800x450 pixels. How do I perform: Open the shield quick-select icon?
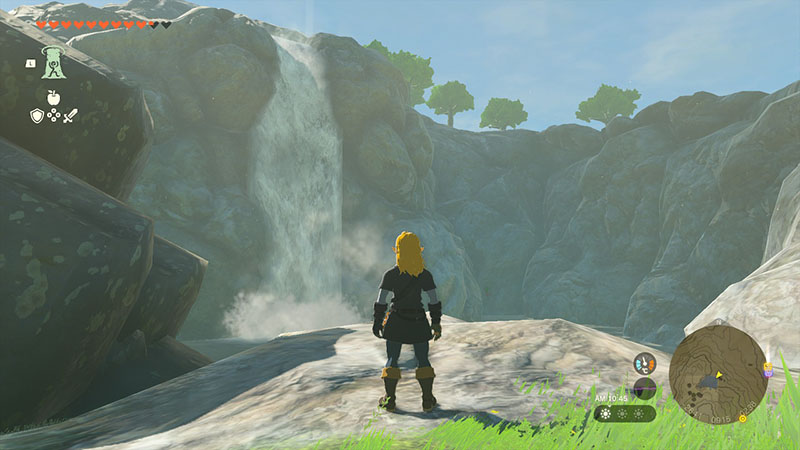pos(36,116)
